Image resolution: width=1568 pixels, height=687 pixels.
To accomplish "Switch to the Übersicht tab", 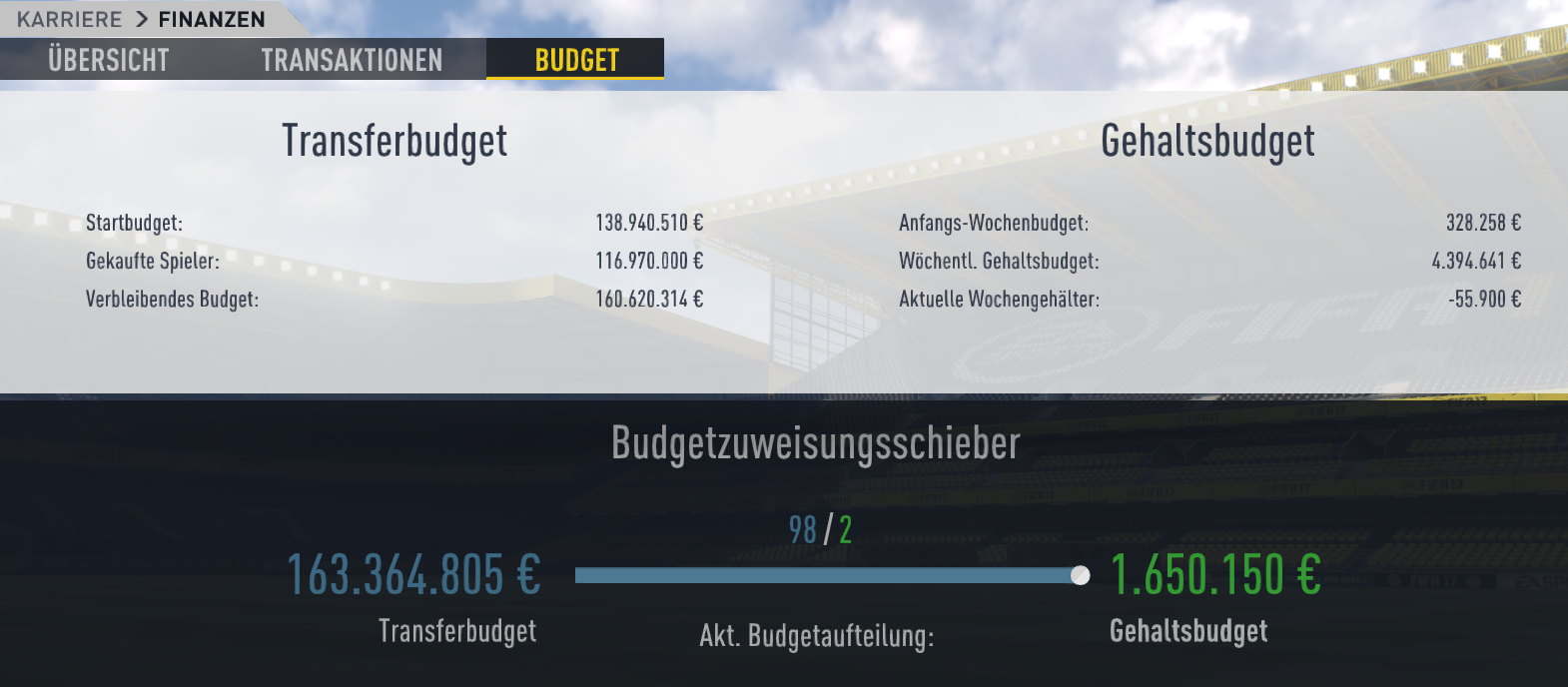I will point(108,60).
